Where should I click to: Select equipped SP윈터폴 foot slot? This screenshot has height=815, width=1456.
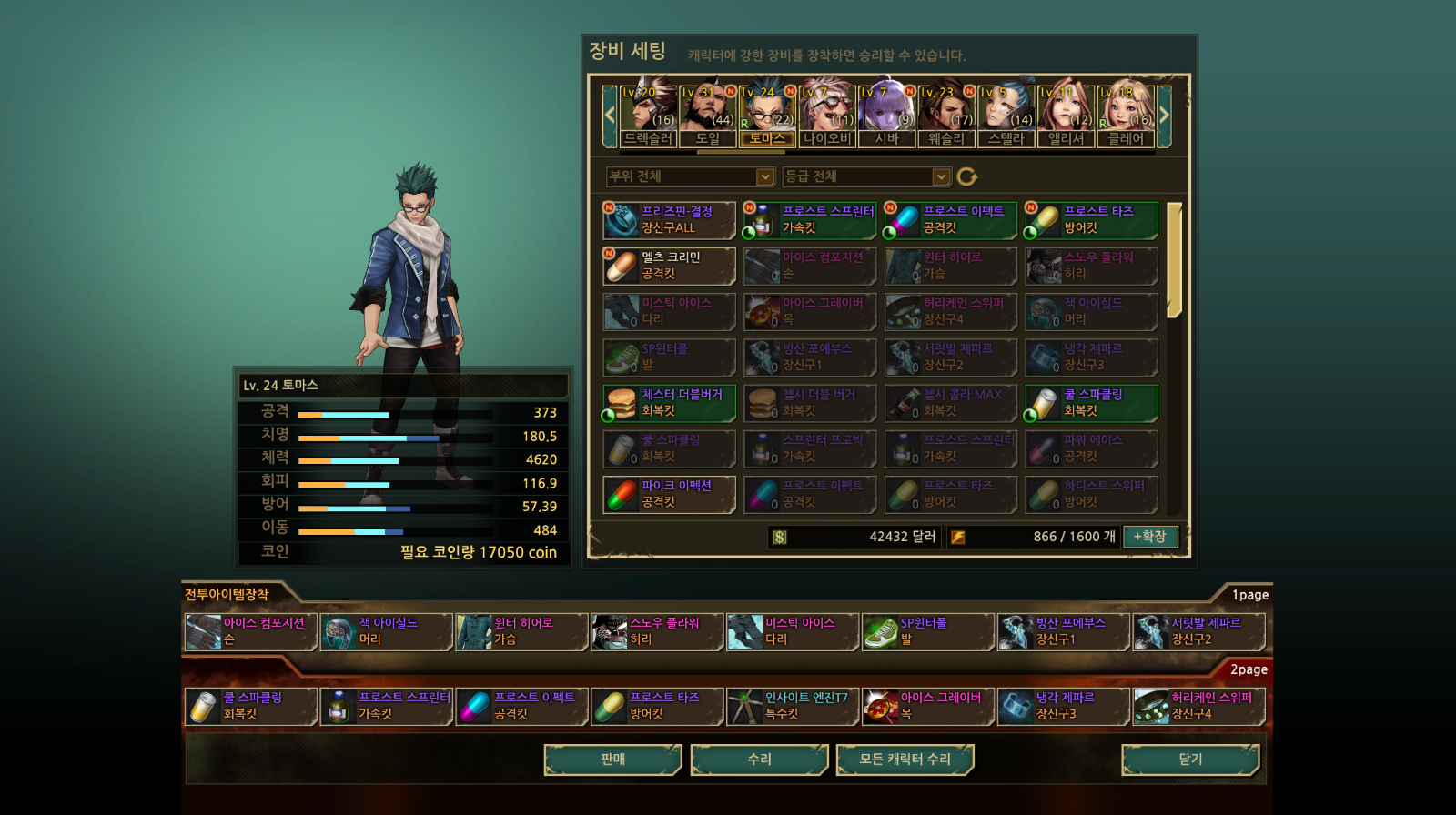[x=926, y=631]
